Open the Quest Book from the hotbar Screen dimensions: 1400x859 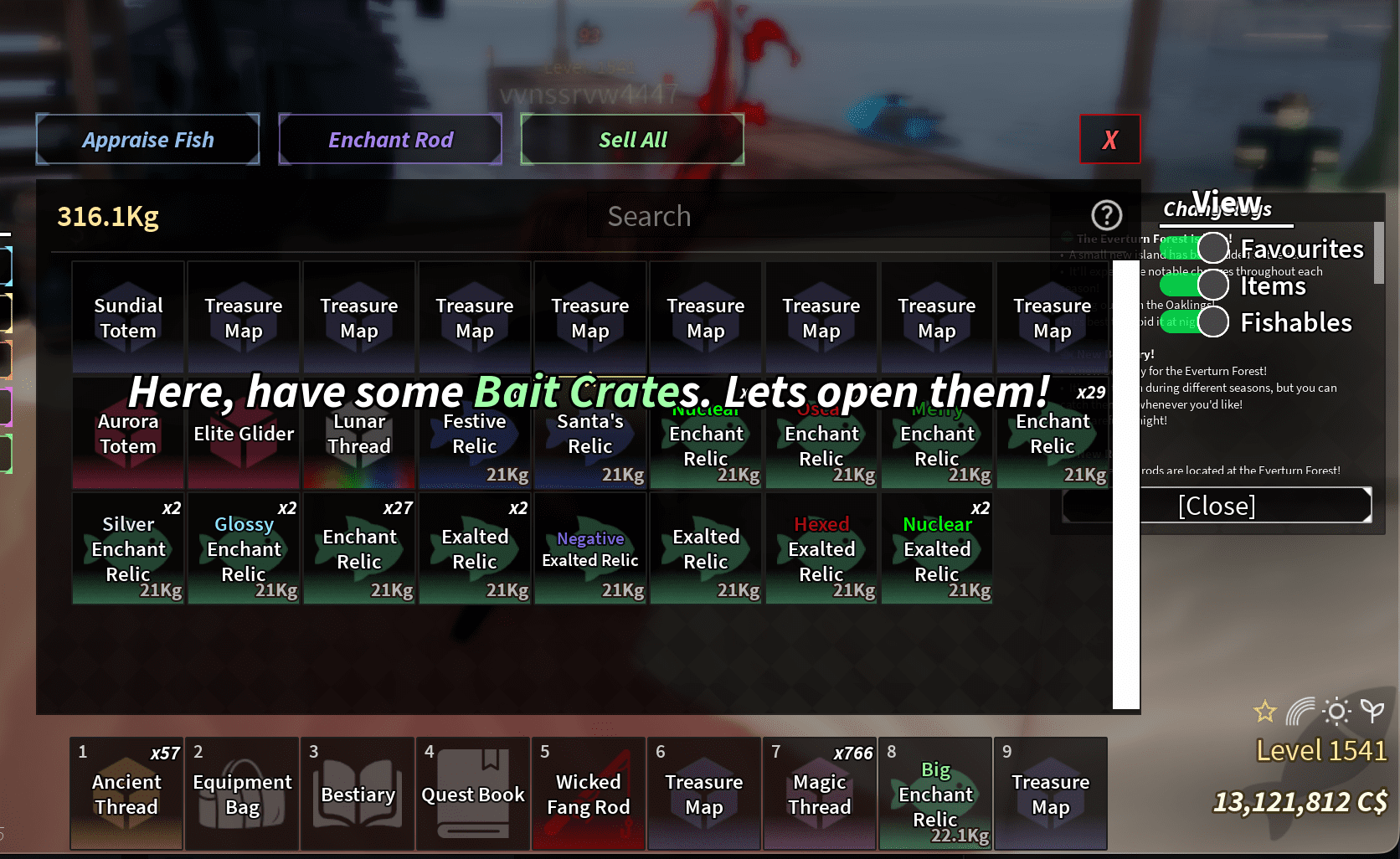(x=472, y=794)
